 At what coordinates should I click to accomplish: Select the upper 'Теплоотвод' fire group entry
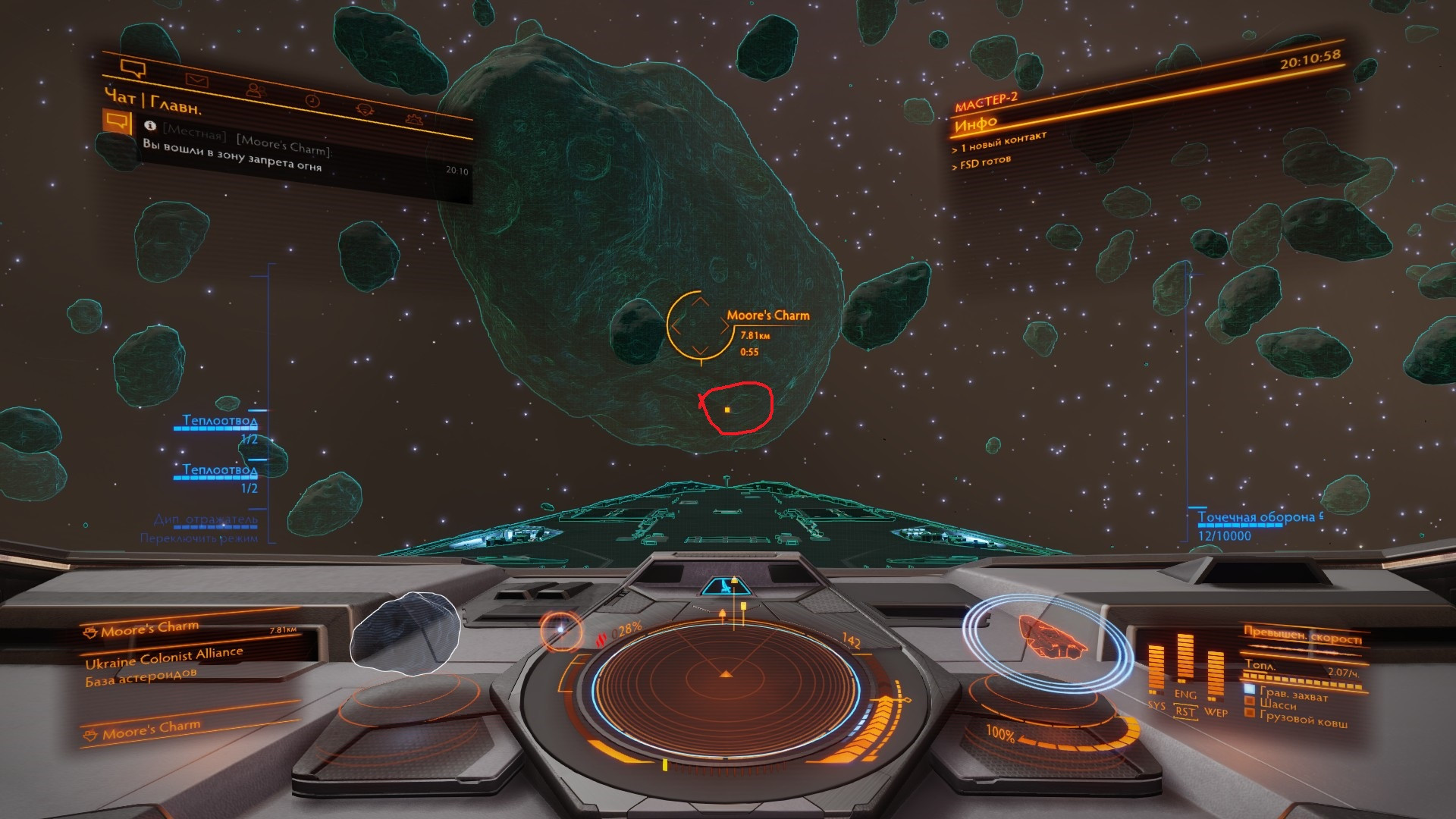coord(220,421)
